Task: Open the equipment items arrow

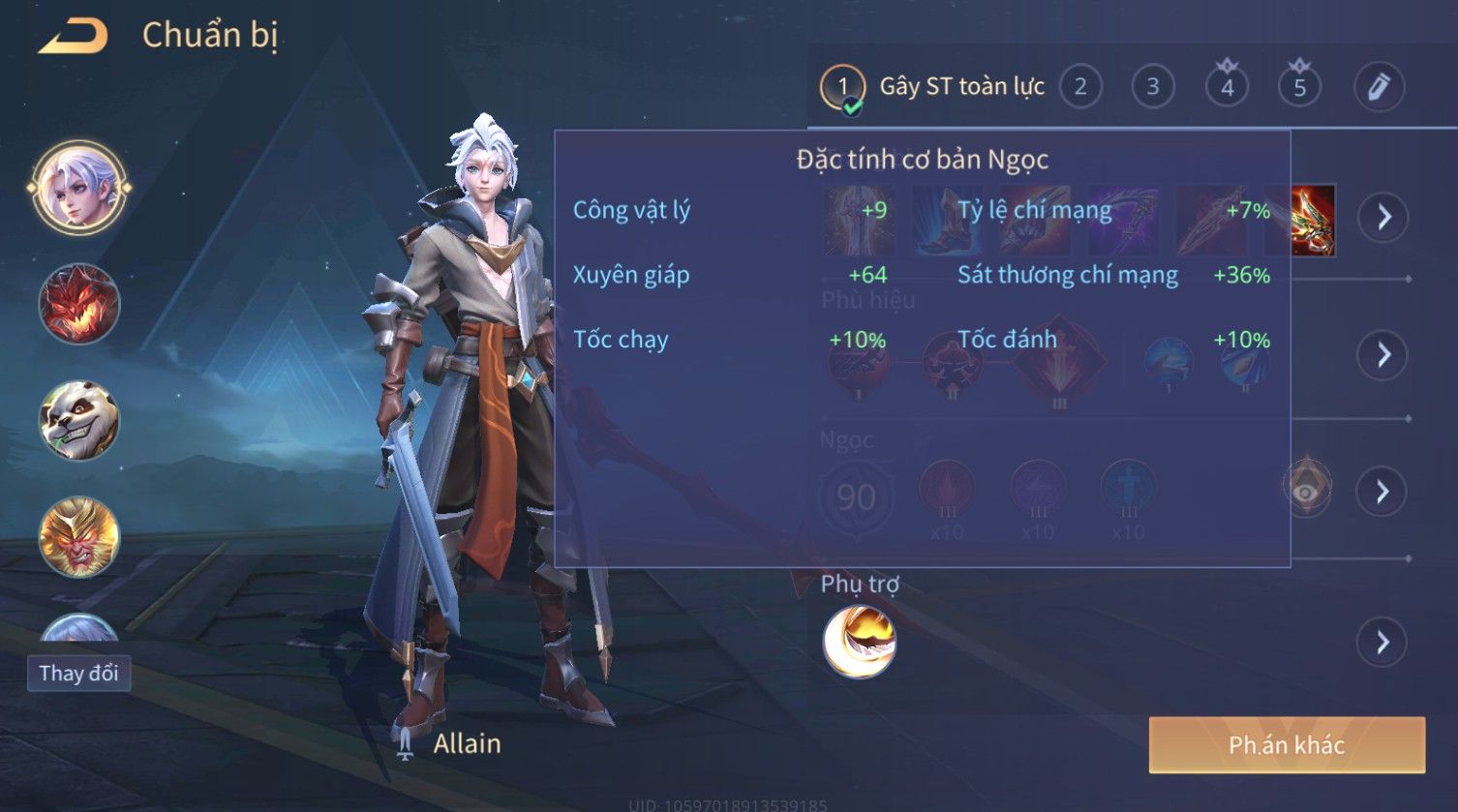Action: 1382,217
